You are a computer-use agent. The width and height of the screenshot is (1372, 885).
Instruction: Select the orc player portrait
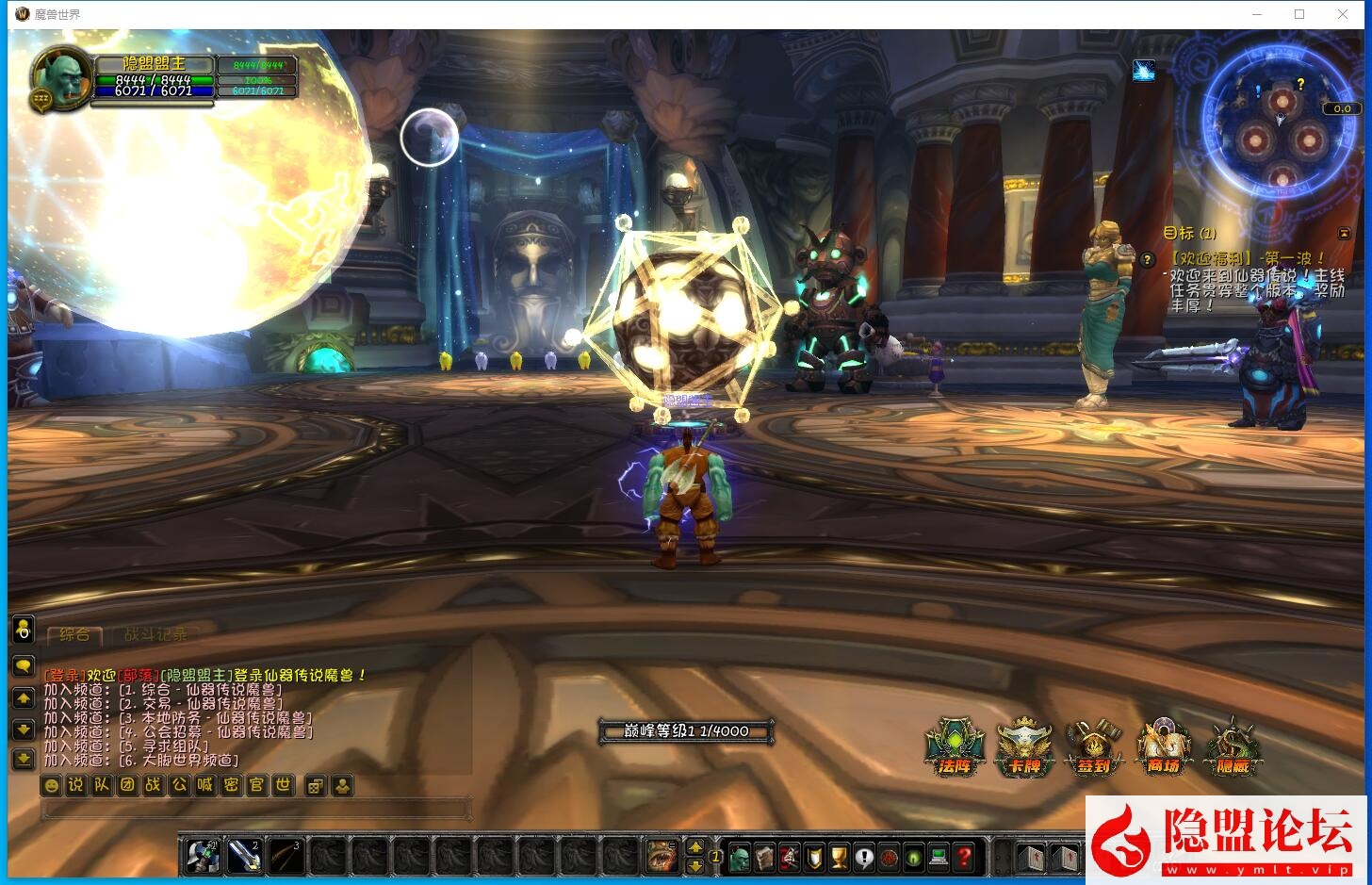[60, 76]
